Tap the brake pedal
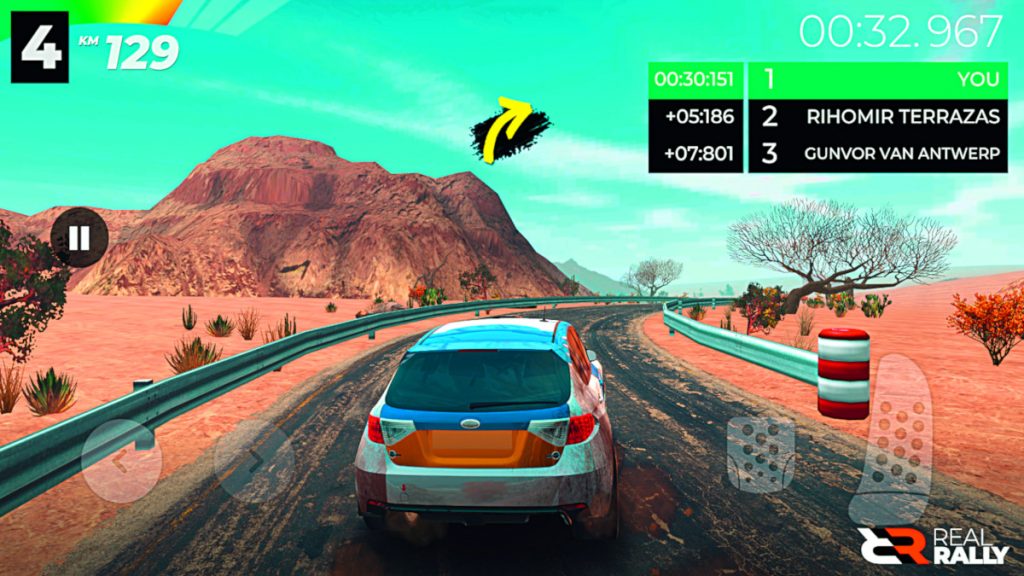Screen dimensions: 1024x576 (761, 453)
